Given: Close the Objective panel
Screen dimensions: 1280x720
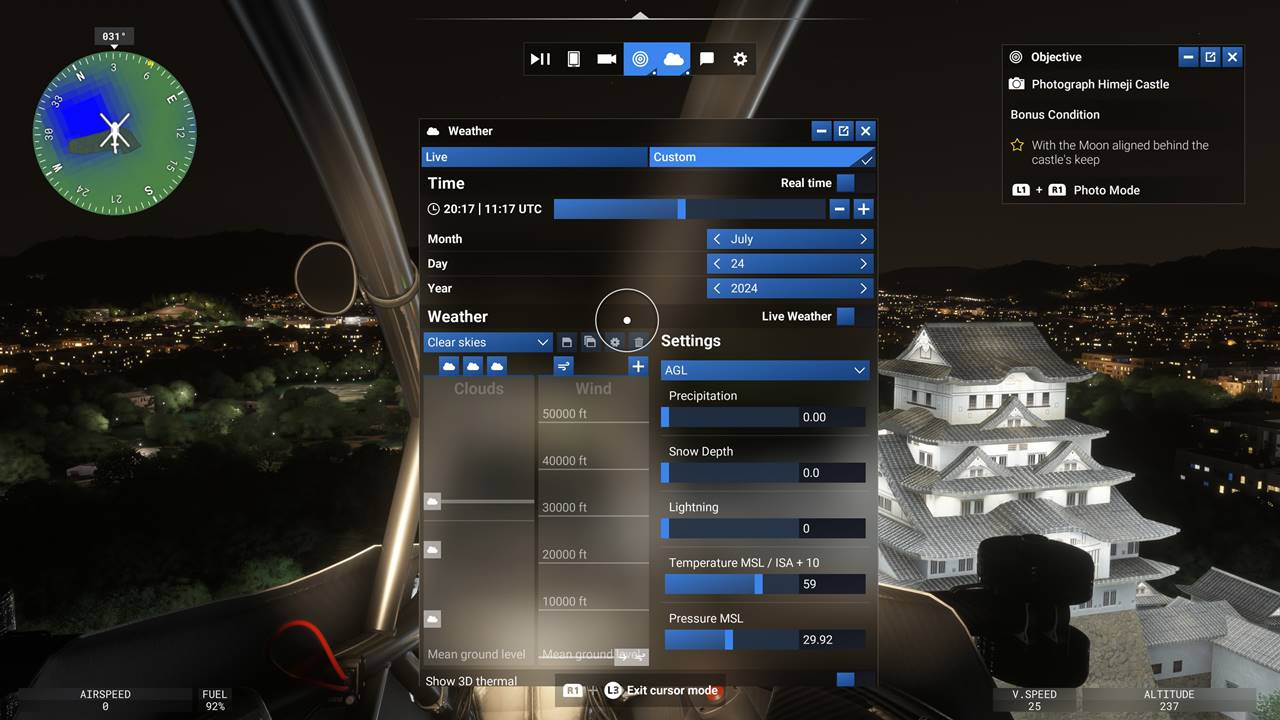Looking at the screenshot, I should pos(1232,57).
